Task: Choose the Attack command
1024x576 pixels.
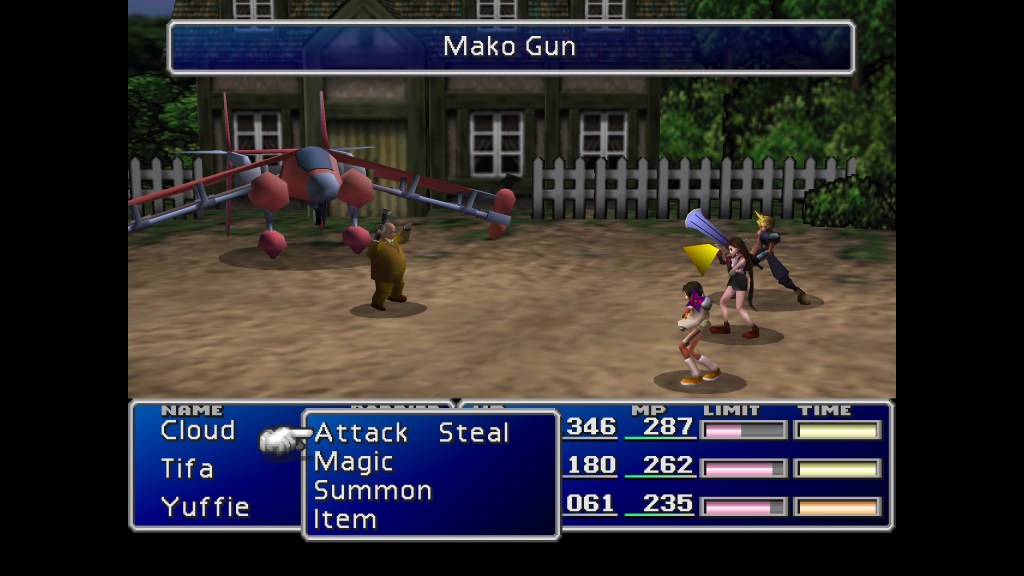Action: click(361, 433)
